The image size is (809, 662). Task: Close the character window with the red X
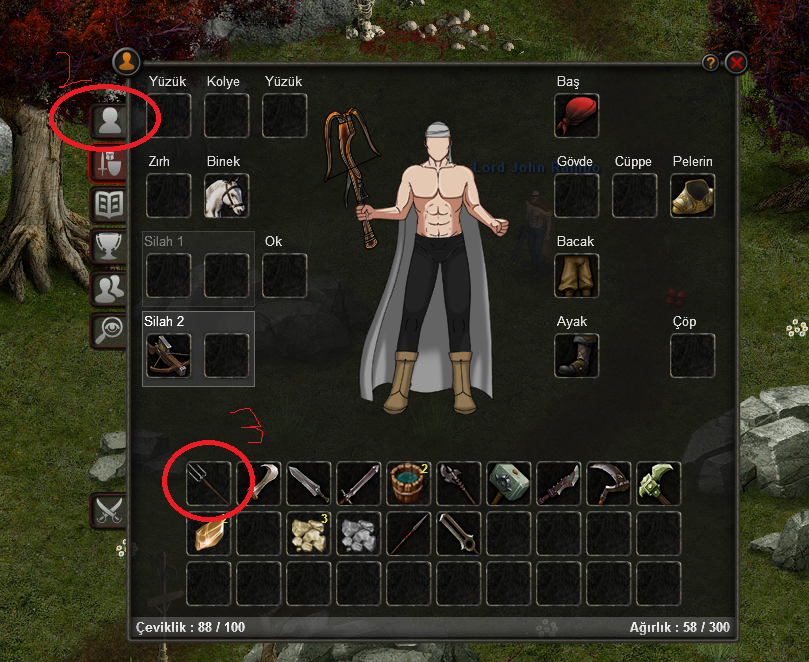(737, 62)
